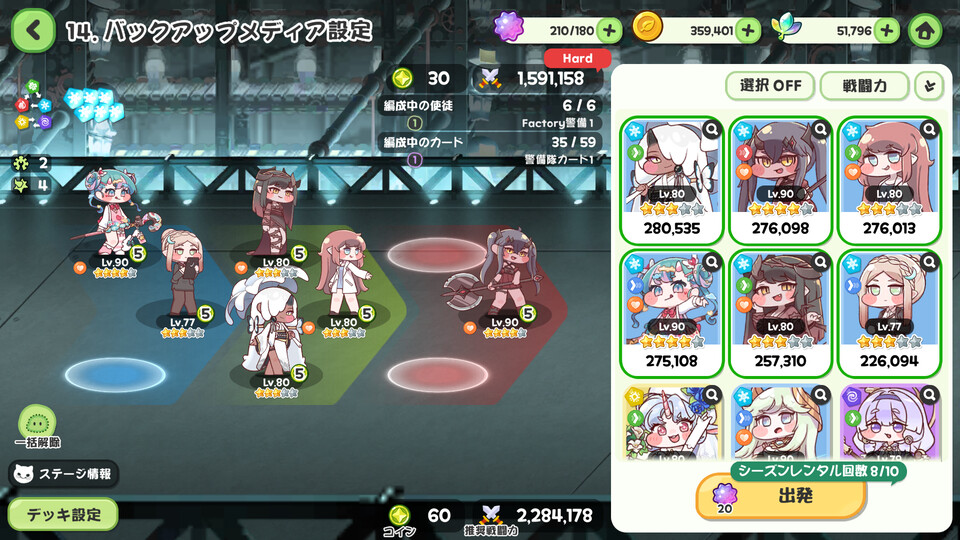Image resolution: width=960 pixels, height=540 pixels.
Task: Toggle the sort order arrow button
Action: pos(929,85)
